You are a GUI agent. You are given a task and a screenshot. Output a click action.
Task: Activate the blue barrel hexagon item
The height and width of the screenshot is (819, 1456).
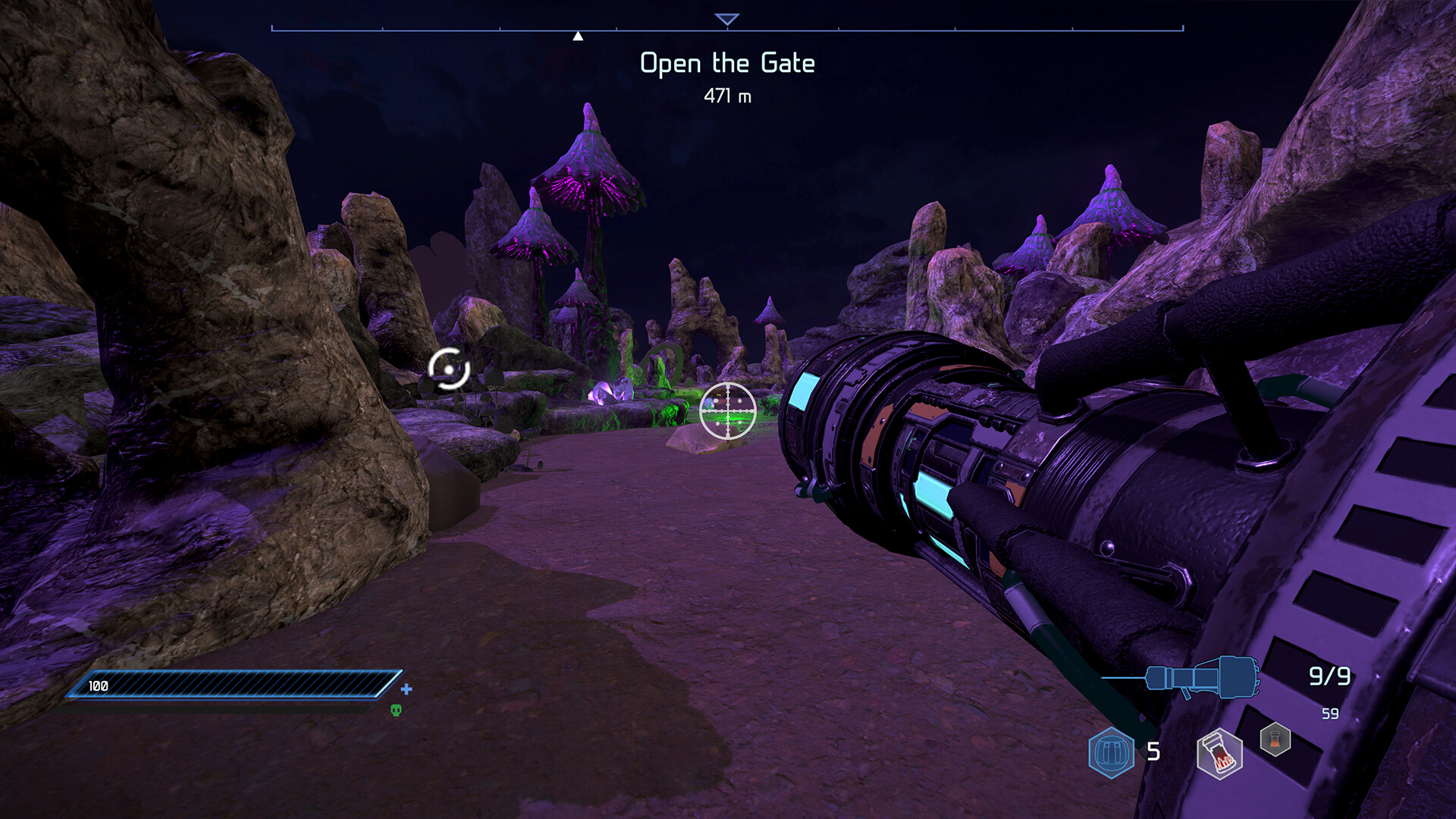click(1111, 752)
